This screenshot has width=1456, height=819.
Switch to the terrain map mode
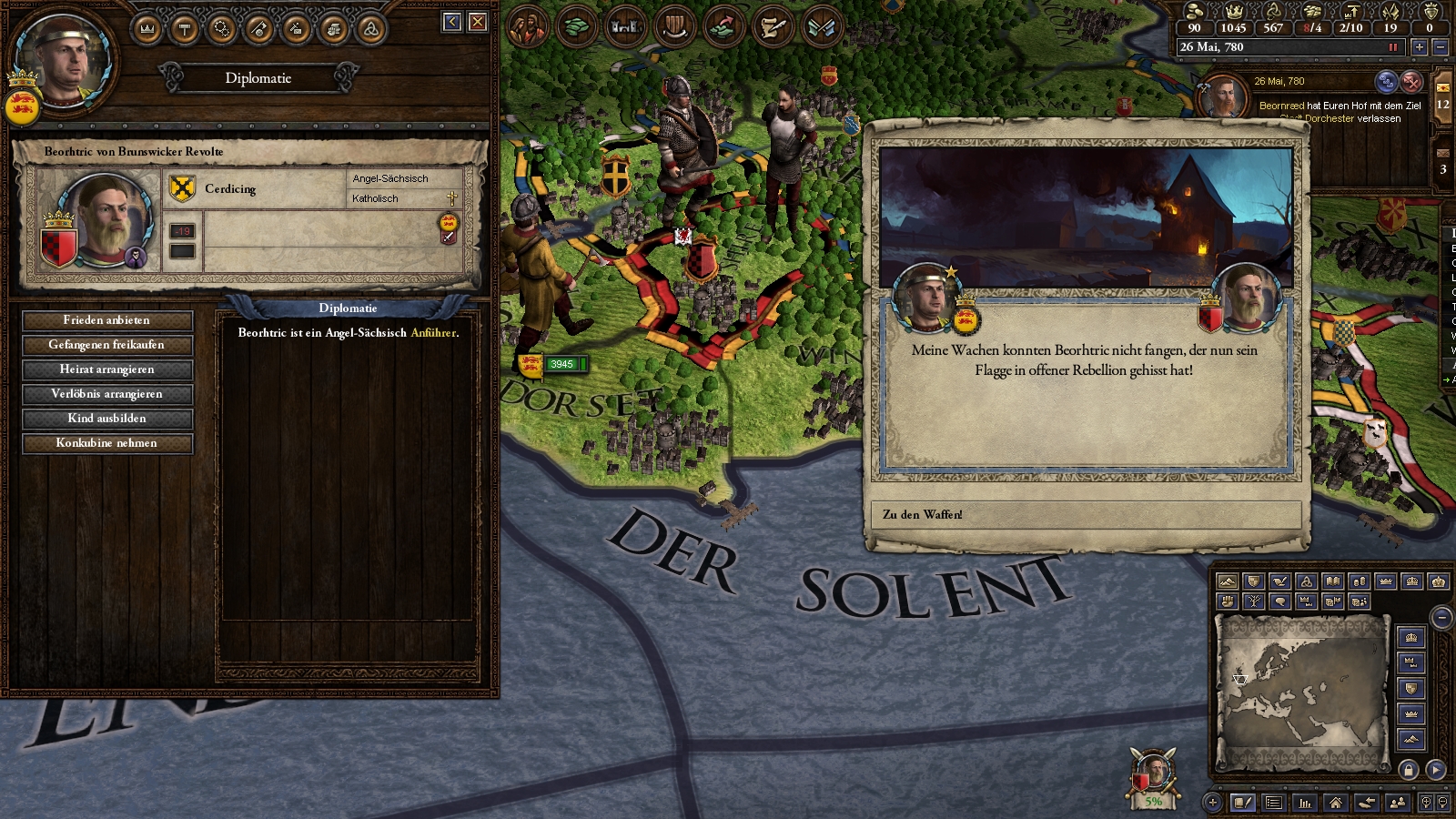click(1227, 581)
